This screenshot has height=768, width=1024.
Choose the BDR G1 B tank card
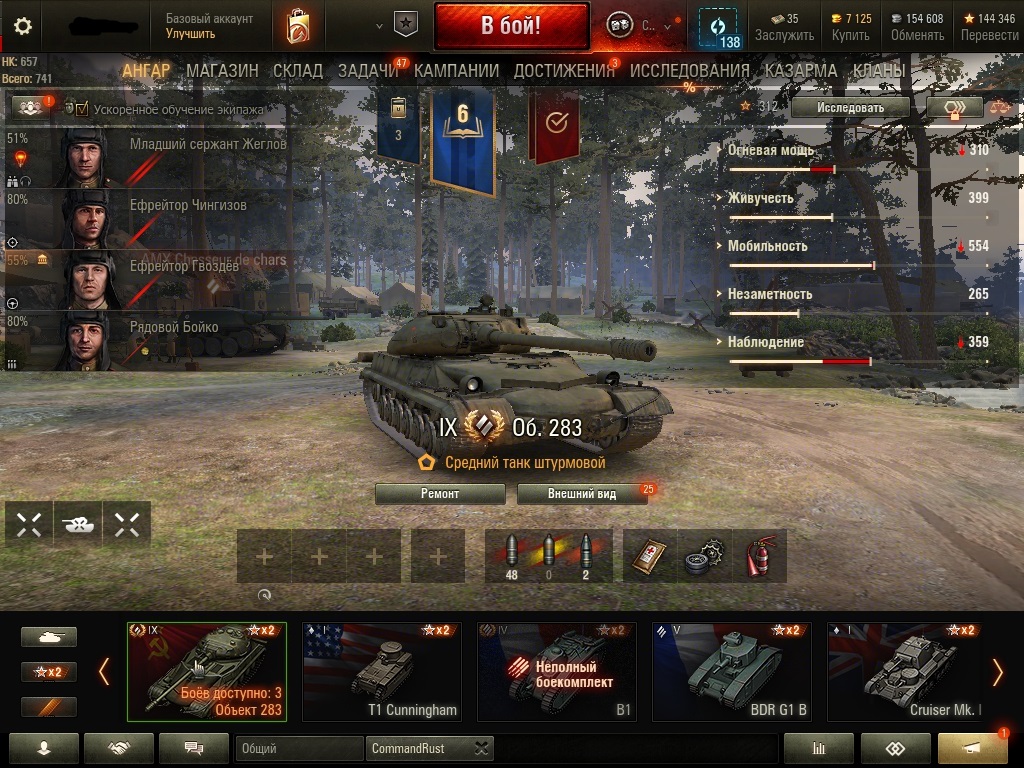coord(731,671)
